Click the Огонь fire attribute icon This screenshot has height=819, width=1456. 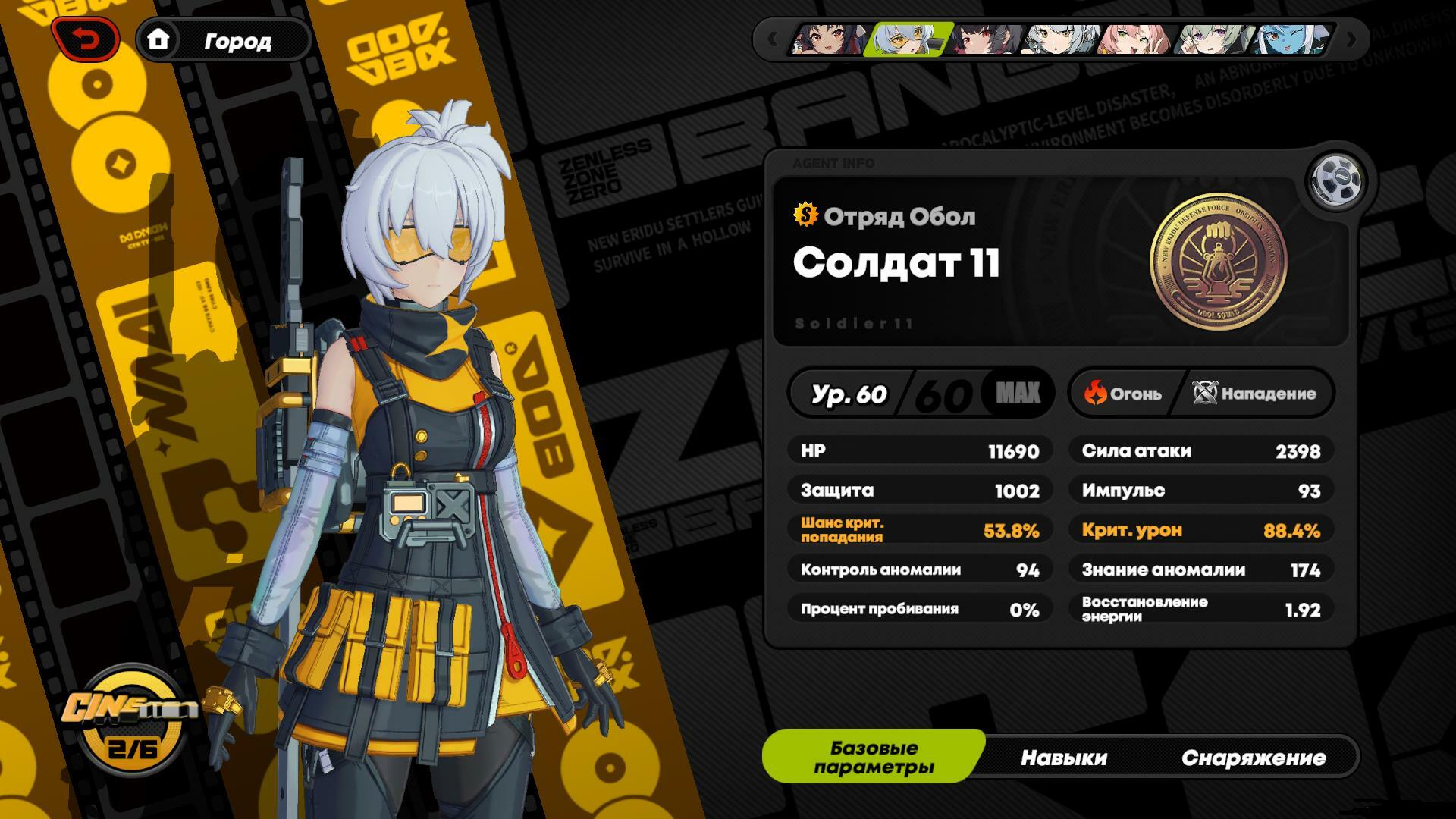pyautogui.click(x=1096, y=393)
